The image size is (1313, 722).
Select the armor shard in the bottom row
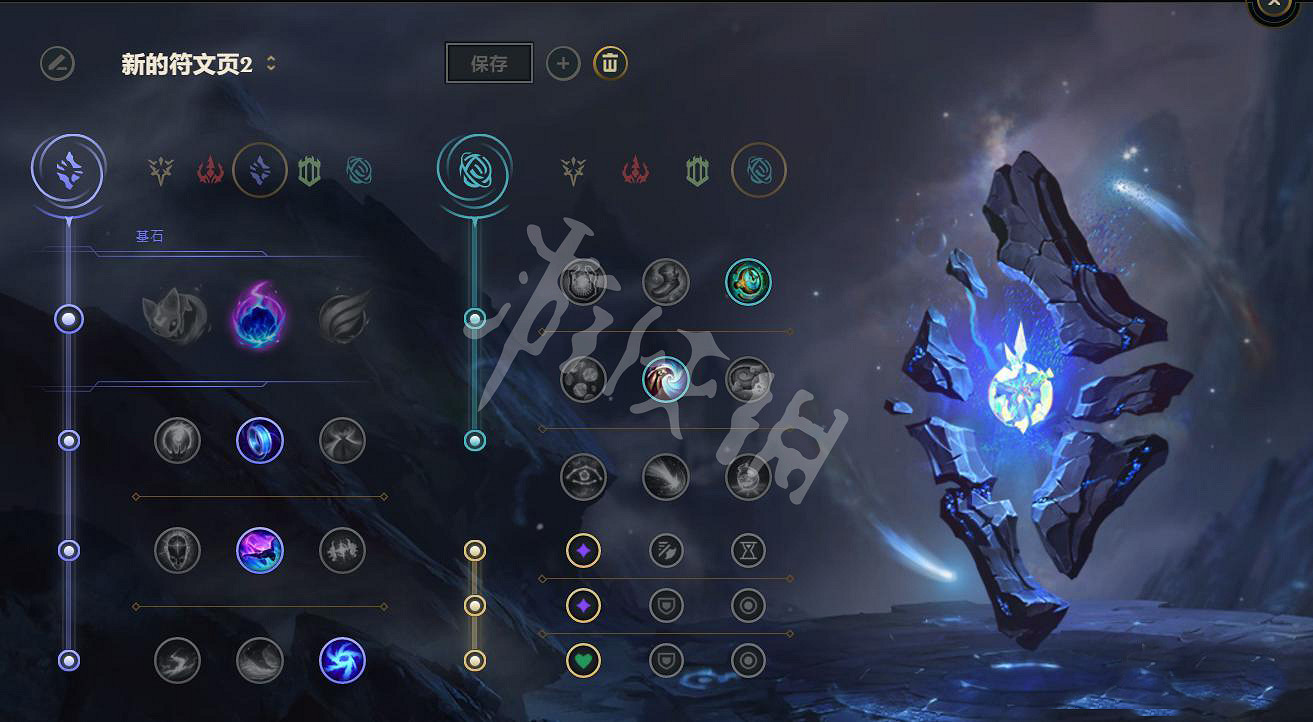coord(665,661)
